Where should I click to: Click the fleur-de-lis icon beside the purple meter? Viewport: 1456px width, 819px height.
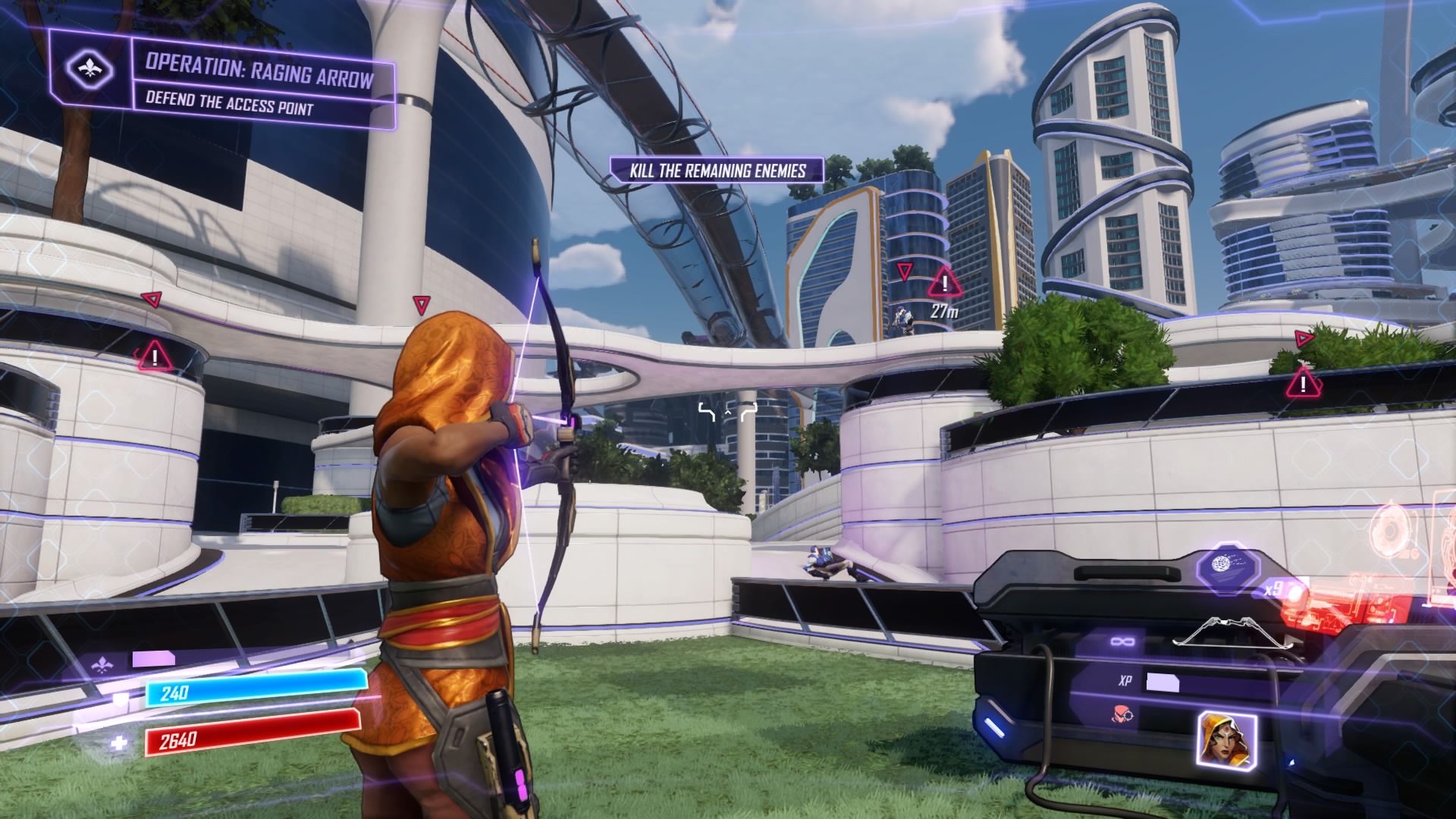coord(101,665)
